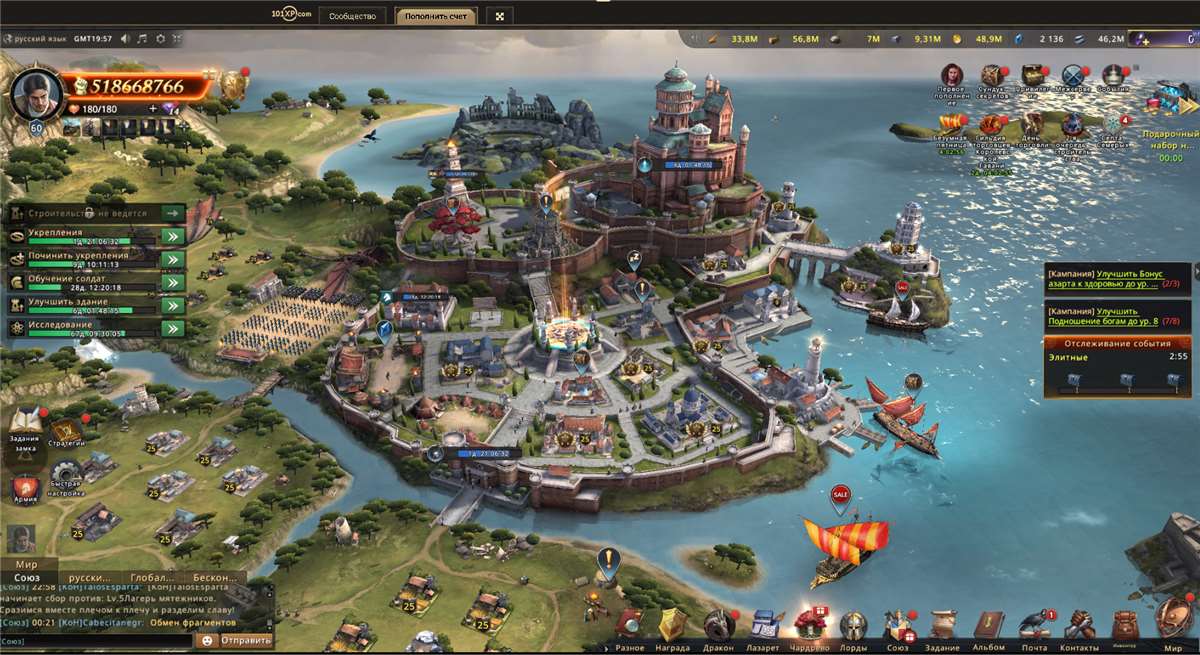Speed up the Укрепления queue
The width and height of the screenshot is (1200, 655).
pos(173,236)
